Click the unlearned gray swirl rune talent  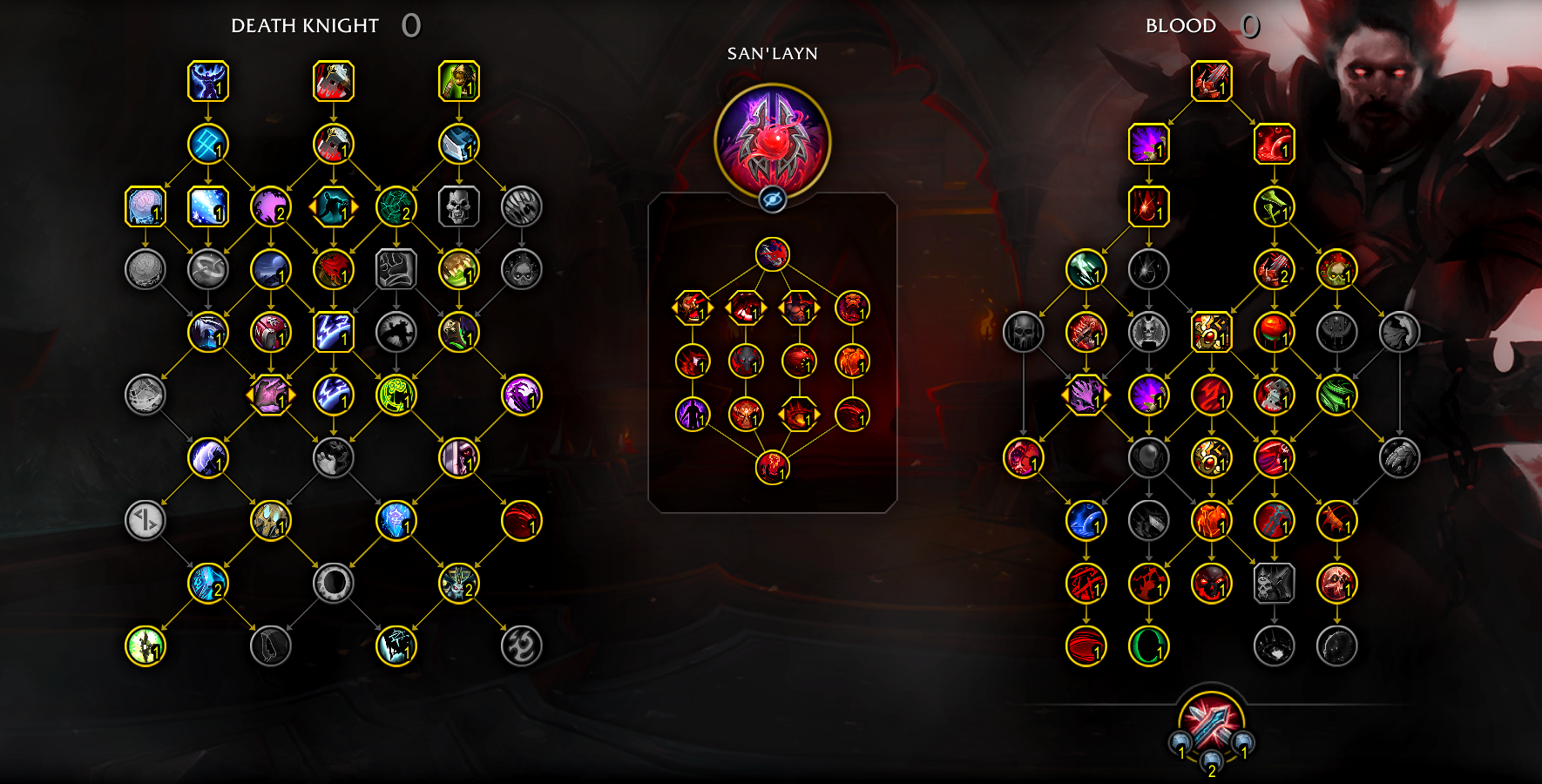(522, 645)
